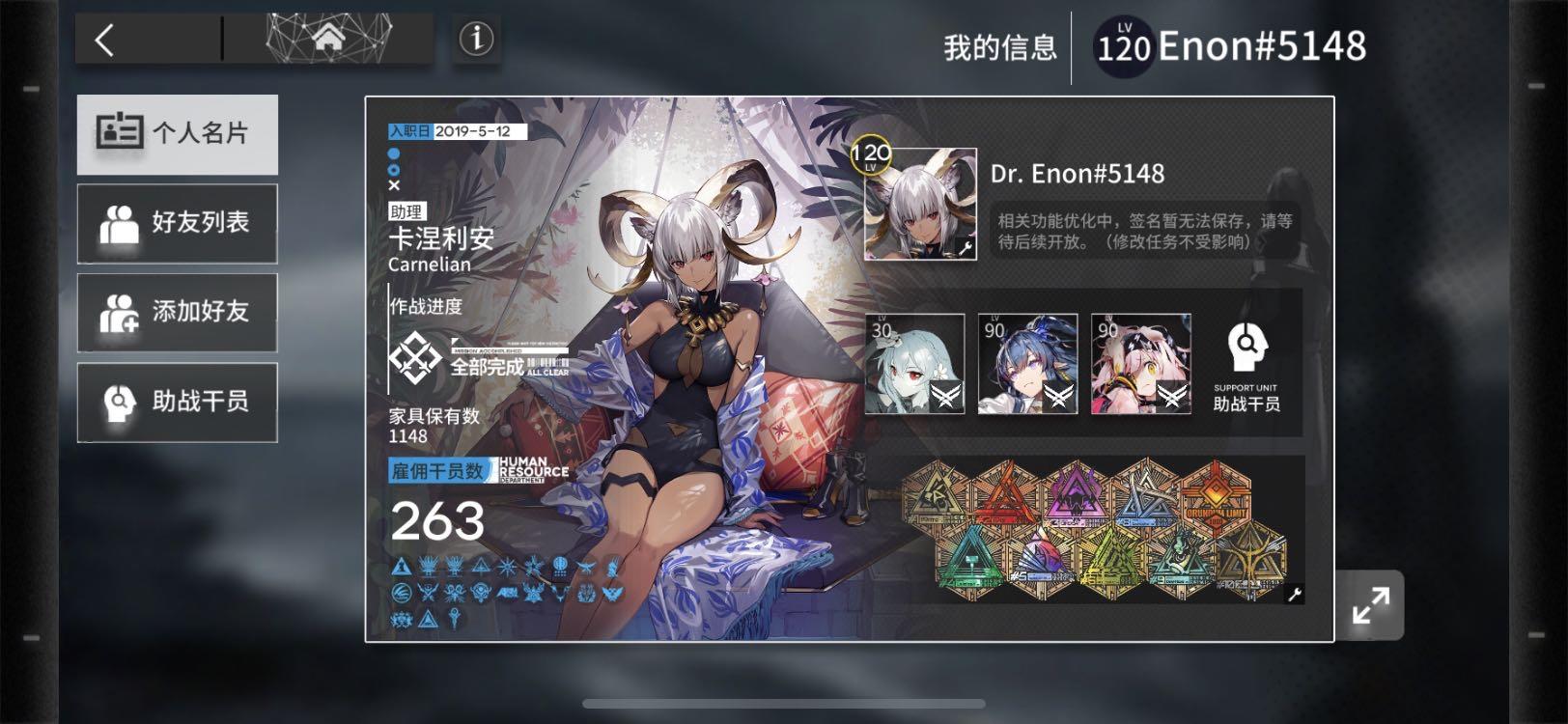Click the page indicator bar at screen bottom
Image resolution: width=1568 pixels, height=724 pixels.
tap(784, 704)
